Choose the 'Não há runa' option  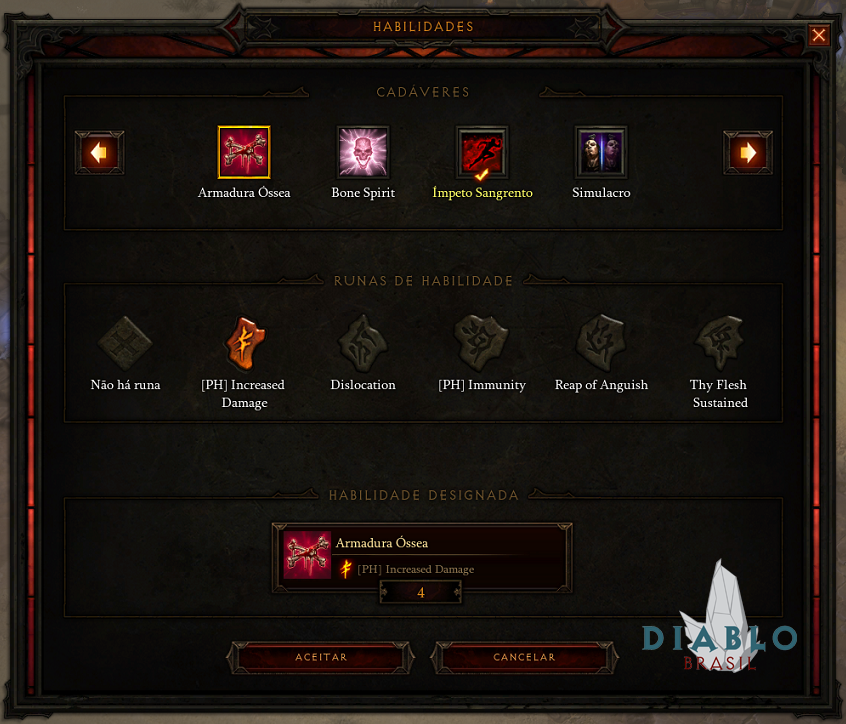(125, 343)
